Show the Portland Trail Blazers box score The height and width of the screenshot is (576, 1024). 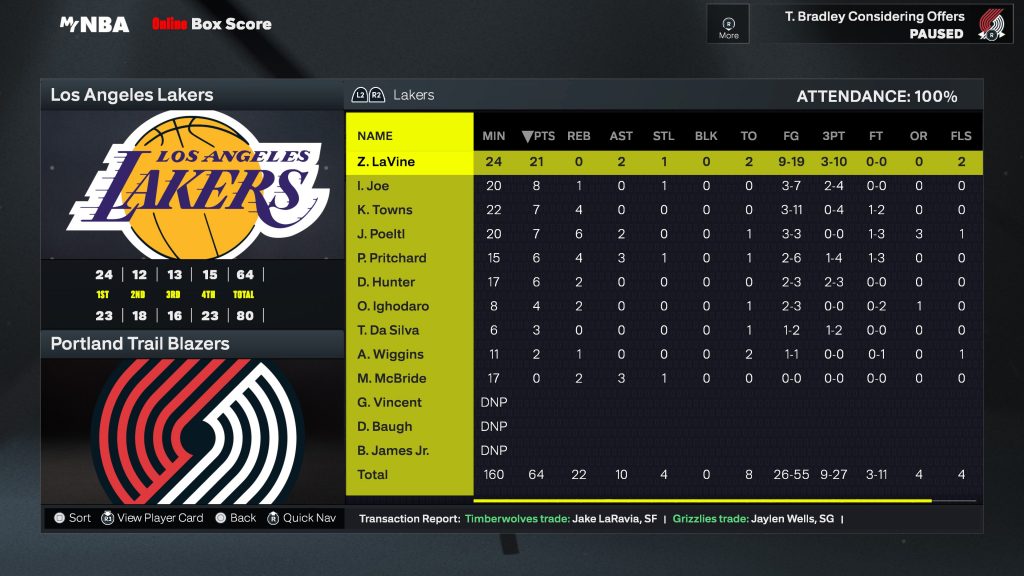pyautogui.click(x=191, y=344)
